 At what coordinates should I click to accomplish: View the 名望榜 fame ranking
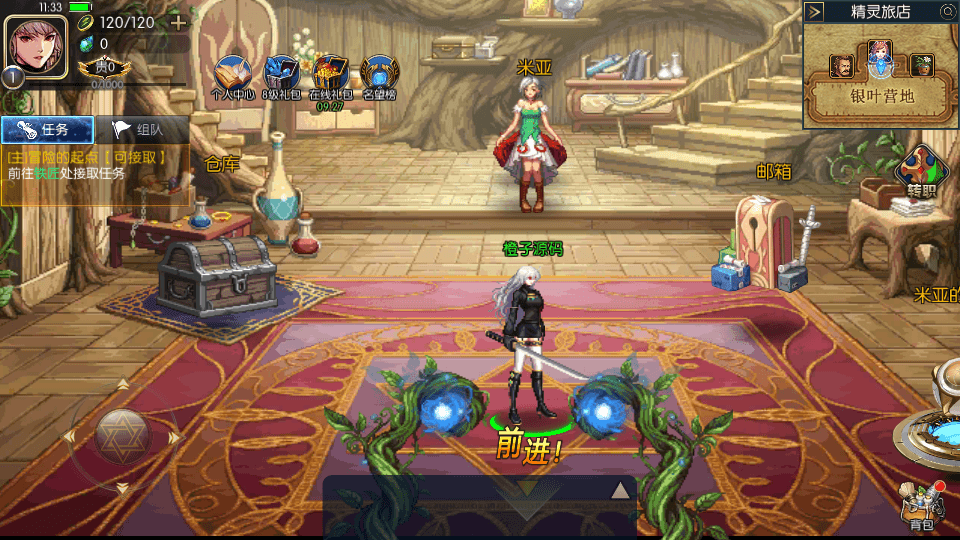[380, 76]
